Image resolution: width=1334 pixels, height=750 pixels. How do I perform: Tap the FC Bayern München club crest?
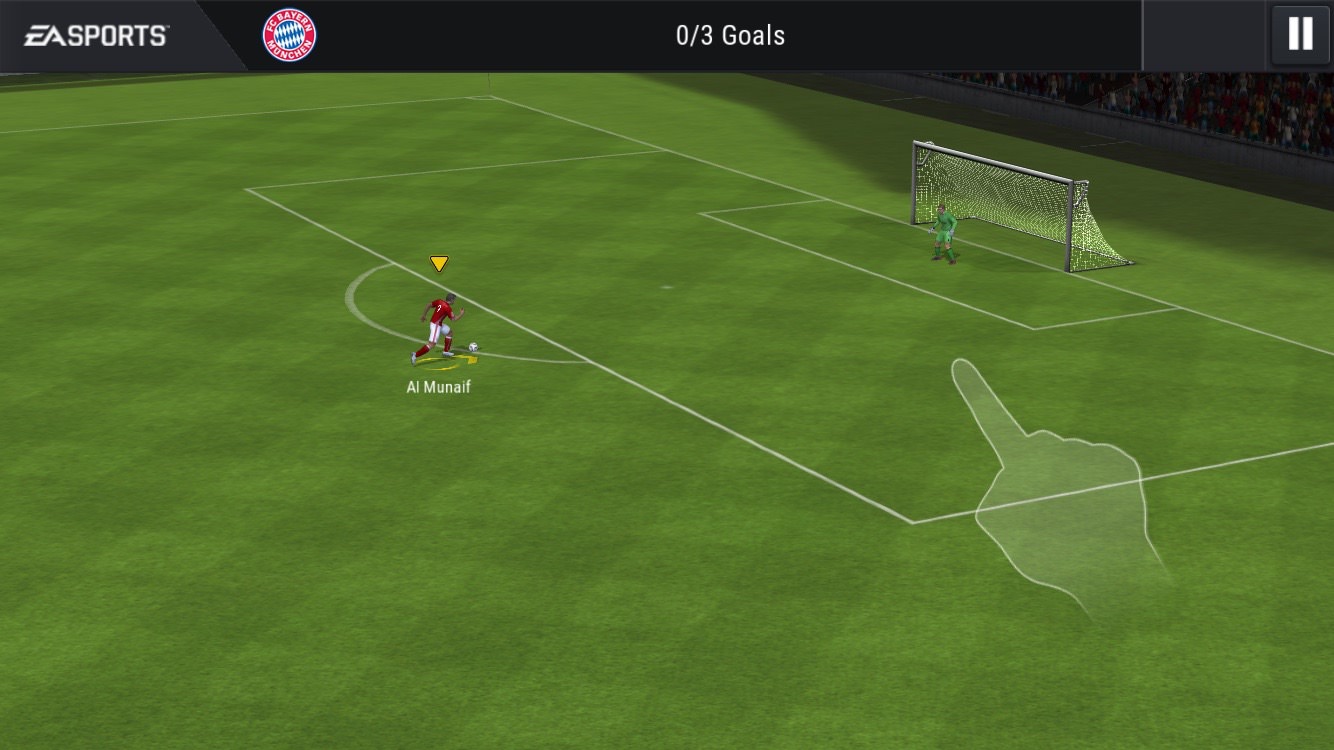point(289,35)
